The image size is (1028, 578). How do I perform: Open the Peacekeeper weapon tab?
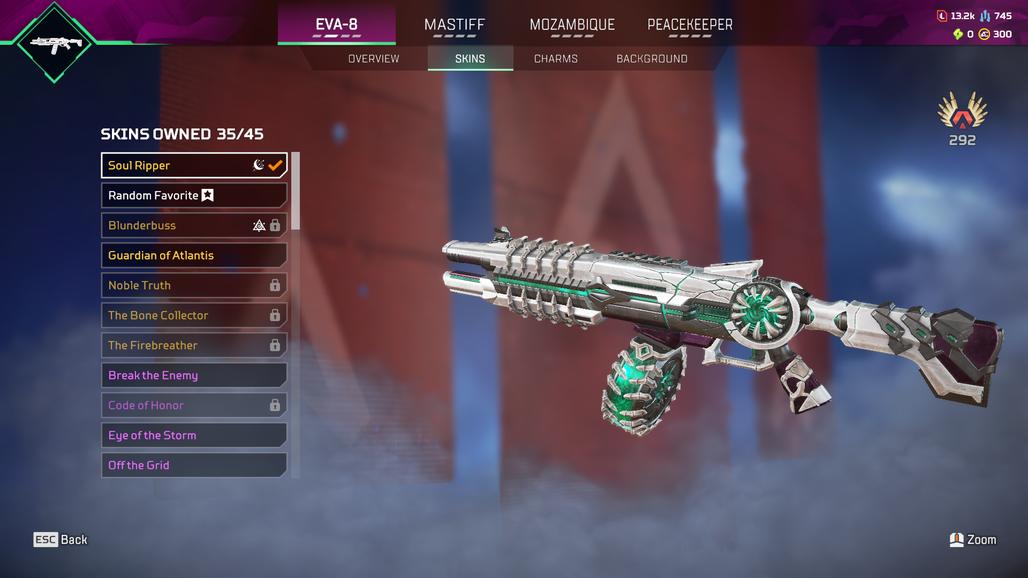click(690, 25)
